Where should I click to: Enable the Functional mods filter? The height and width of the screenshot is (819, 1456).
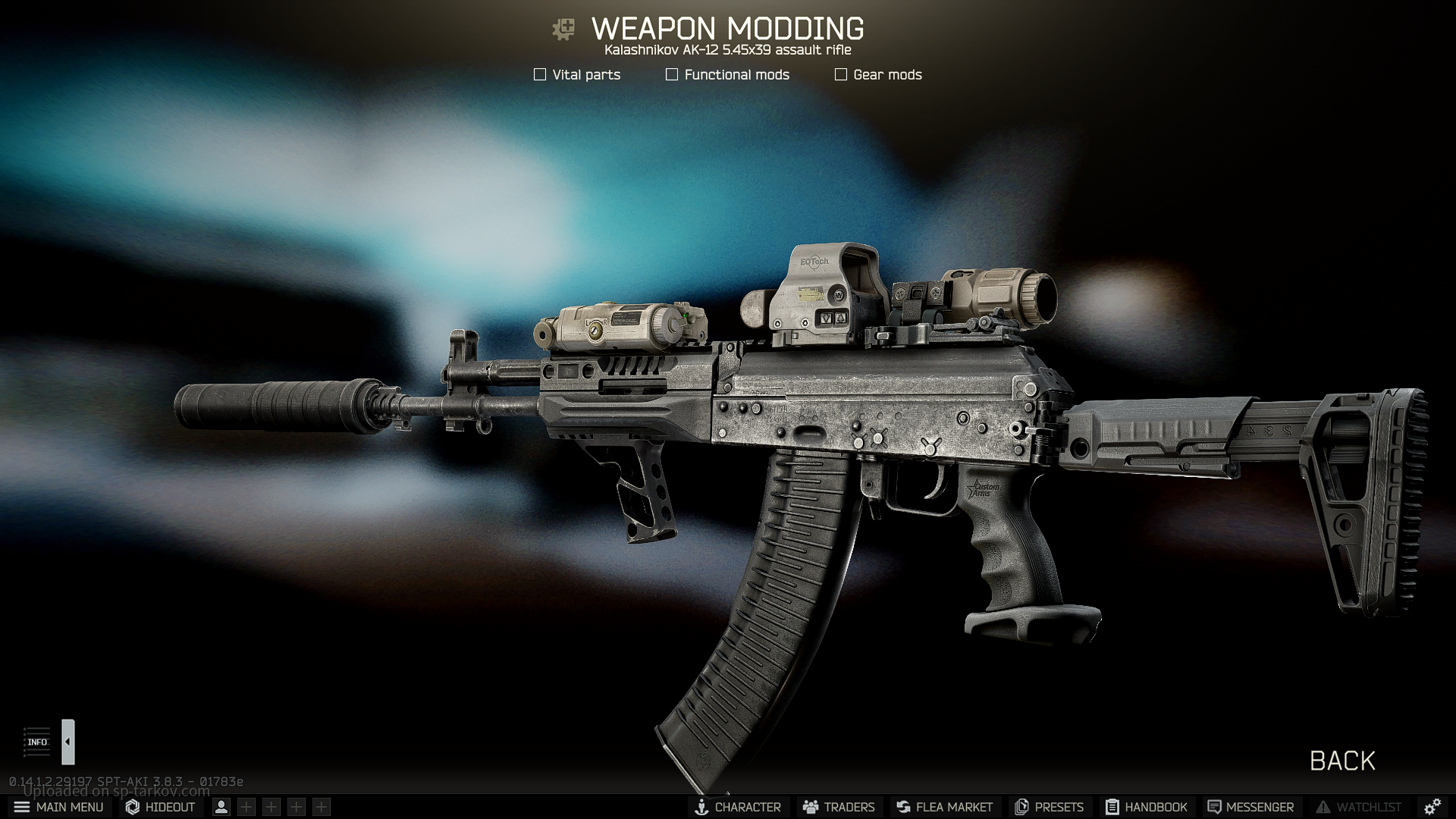(672, 74)
